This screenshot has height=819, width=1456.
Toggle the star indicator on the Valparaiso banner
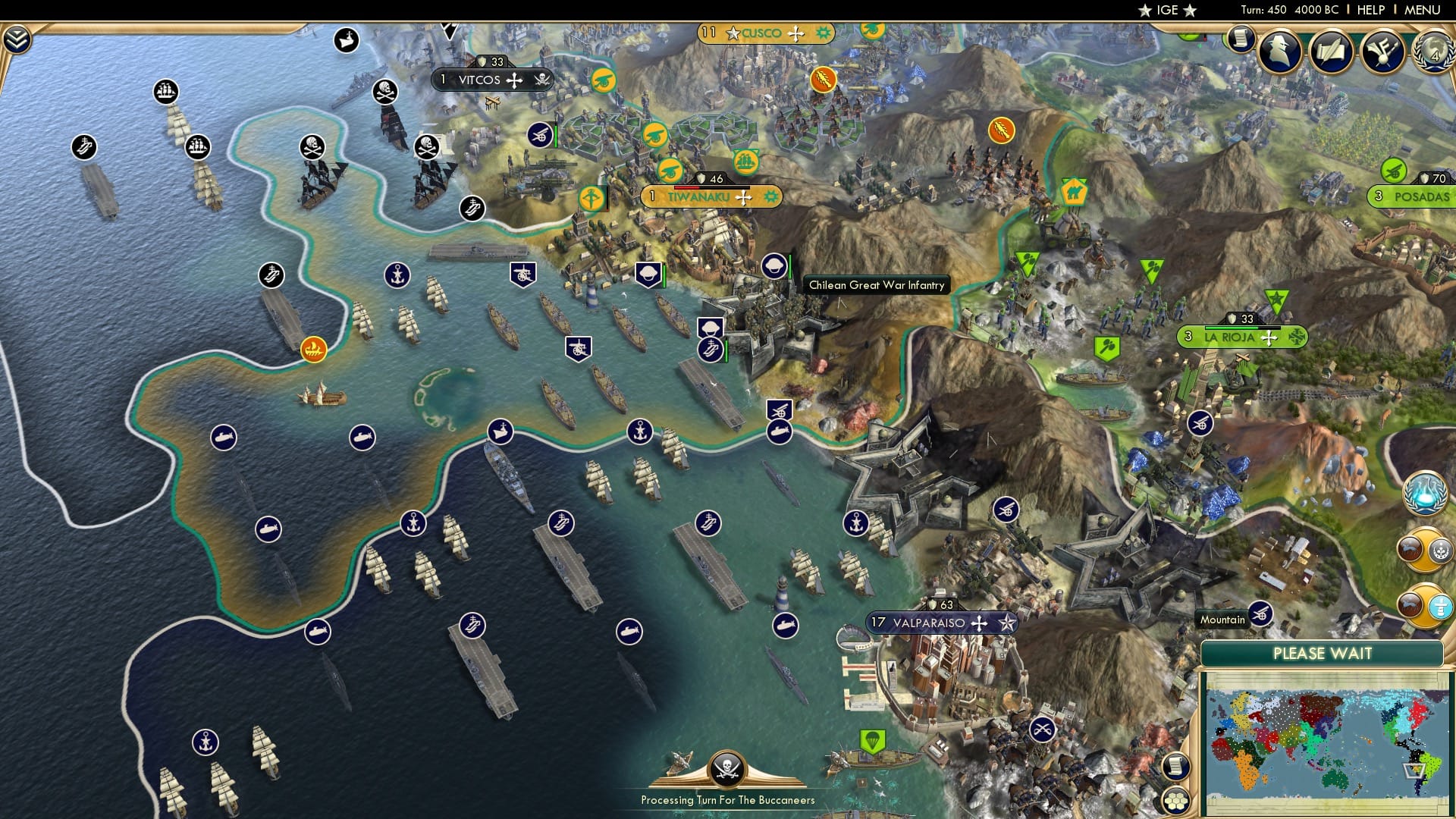click(1006, 624)
